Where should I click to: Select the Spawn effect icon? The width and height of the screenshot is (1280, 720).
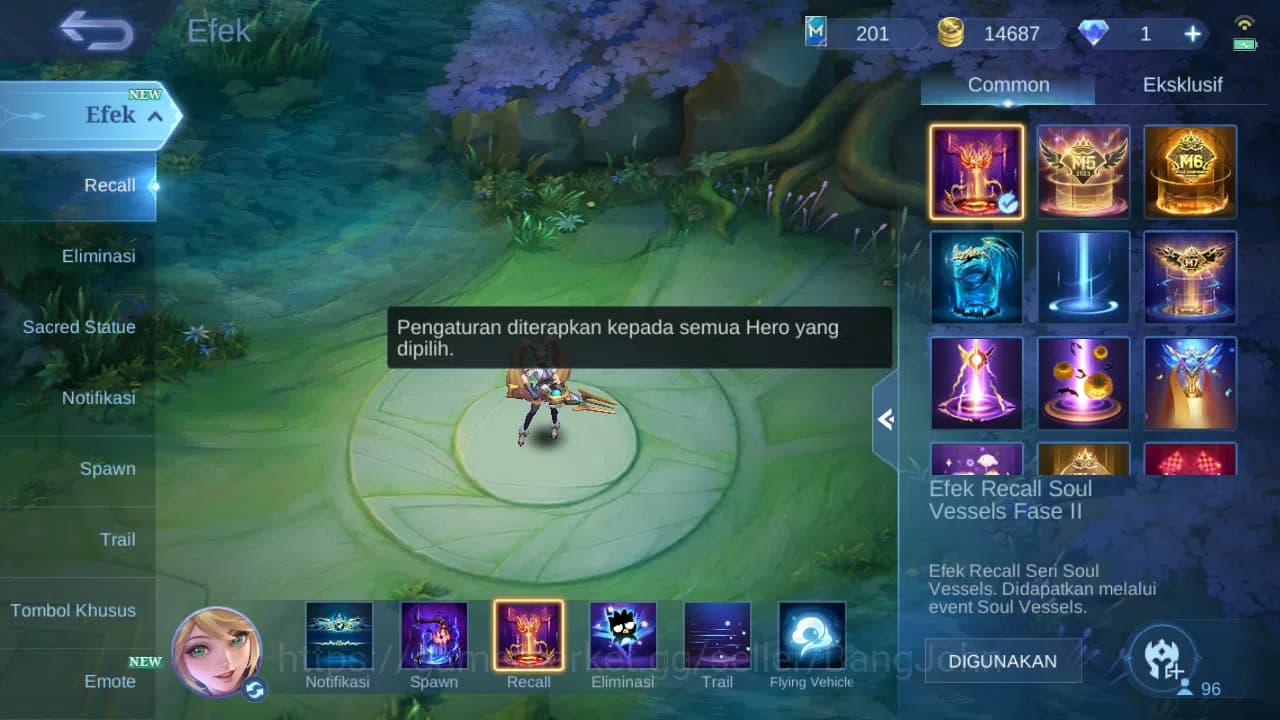(x=434, y=634)
